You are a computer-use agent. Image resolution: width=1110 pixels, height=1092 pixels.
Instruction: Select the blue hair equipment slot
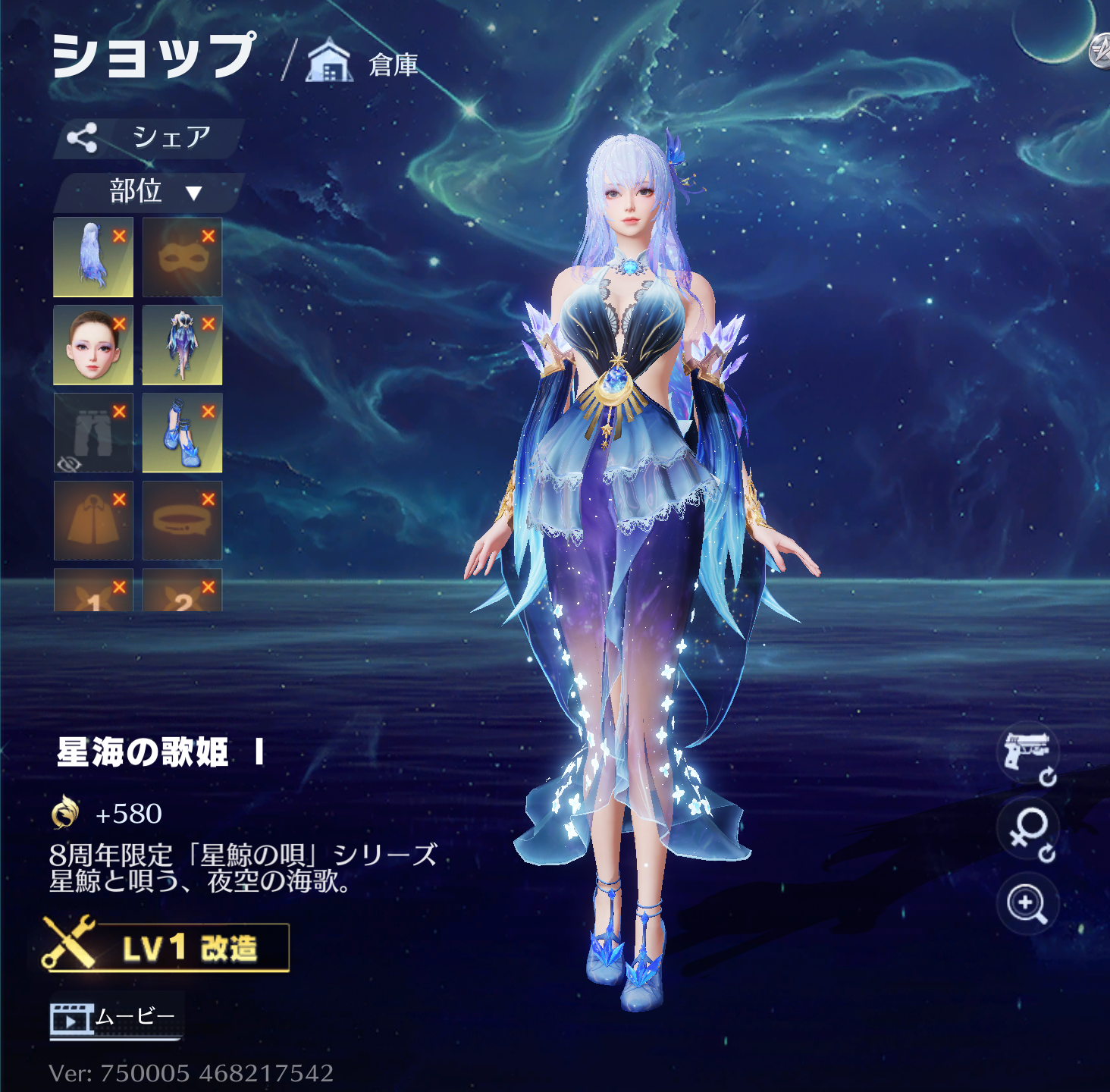click(92, 258)
